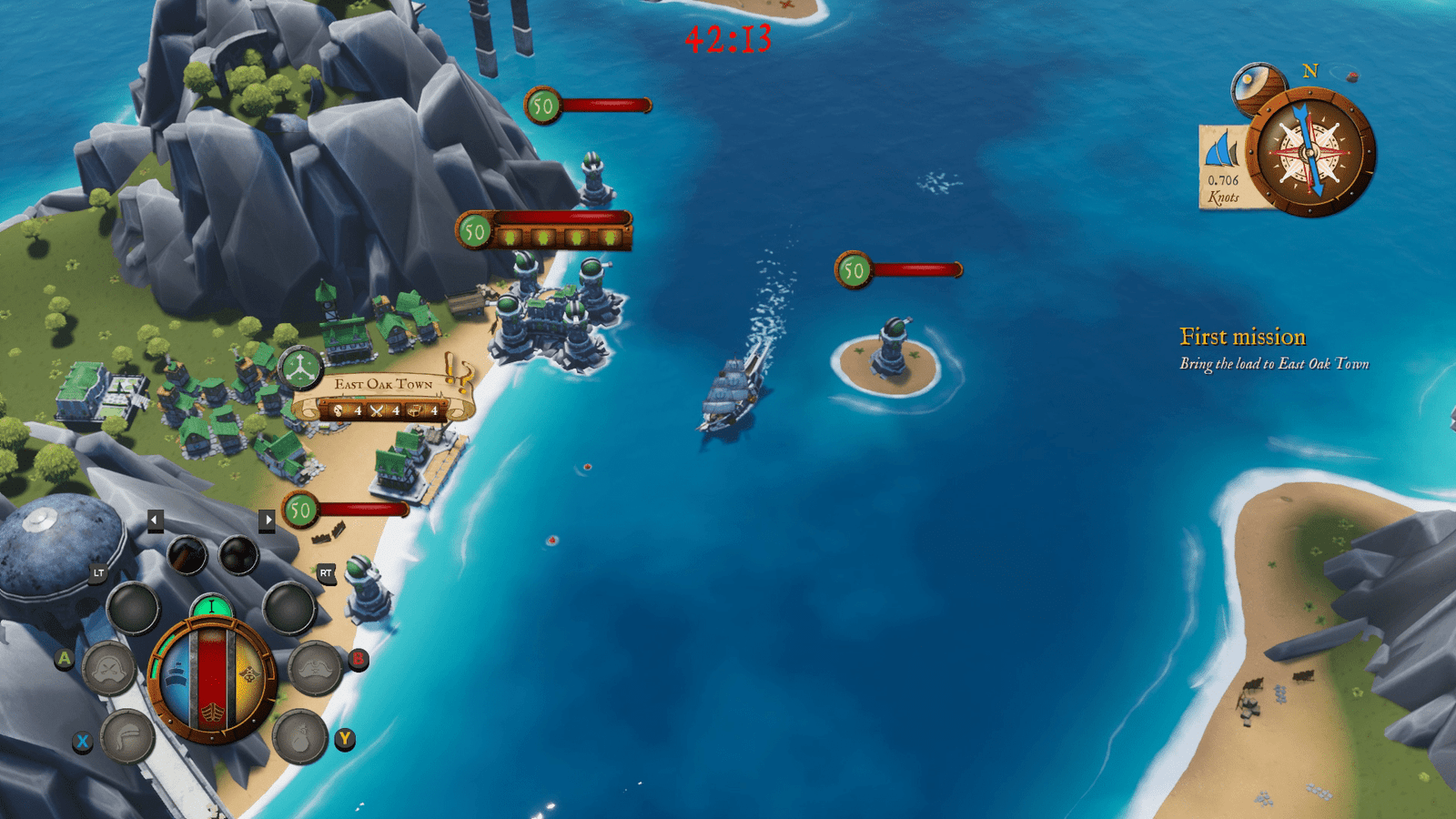The height and width of the screenshot is (819, 1456).
Task: Click the left arrow above the ammo slots
Action: [155, 520]
